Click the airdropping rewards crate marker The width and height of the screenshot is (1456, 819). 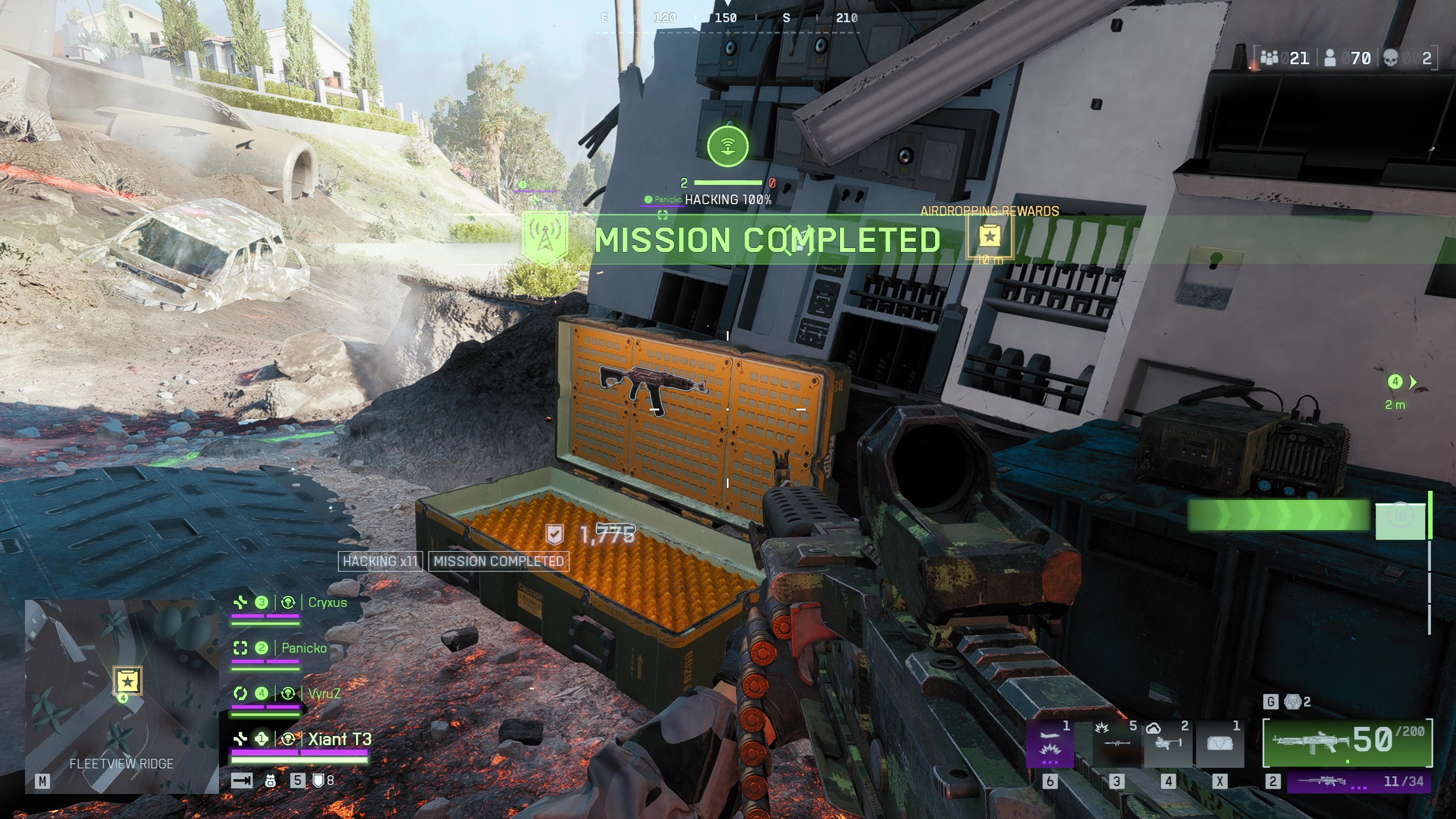coord(990,237)
